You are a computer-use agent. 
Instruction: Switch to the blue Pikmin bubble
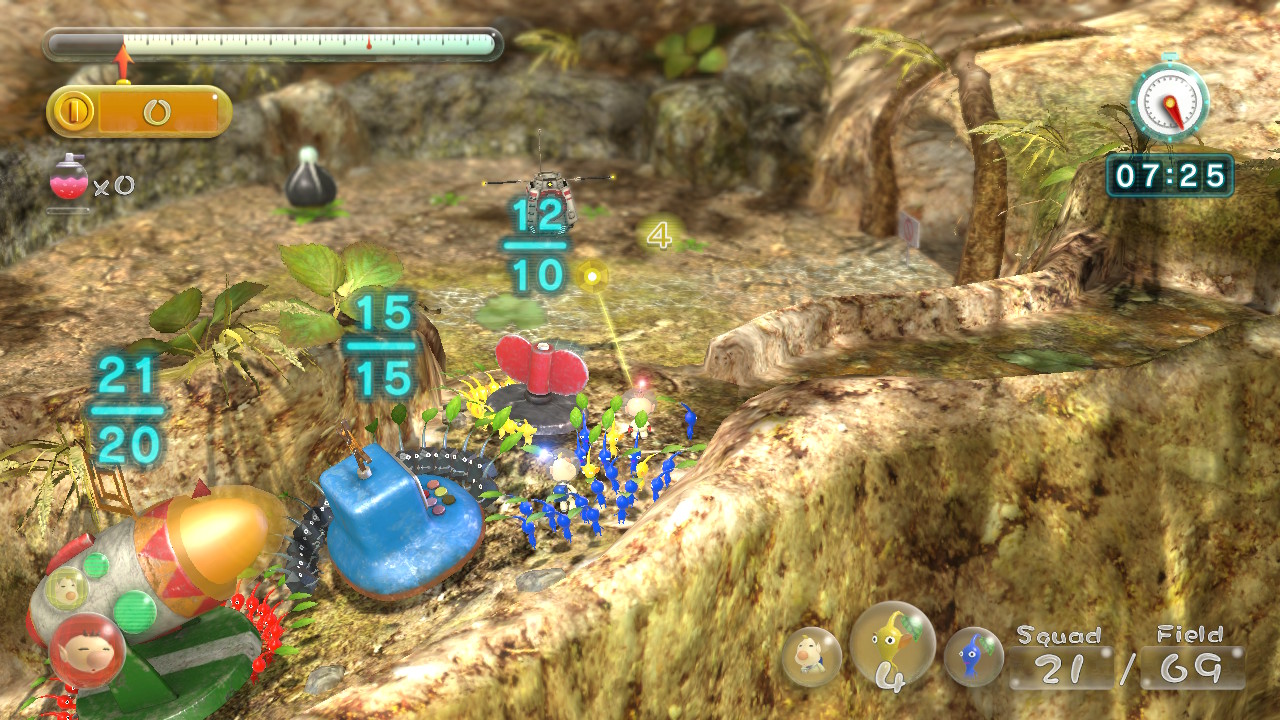point(973,657)
